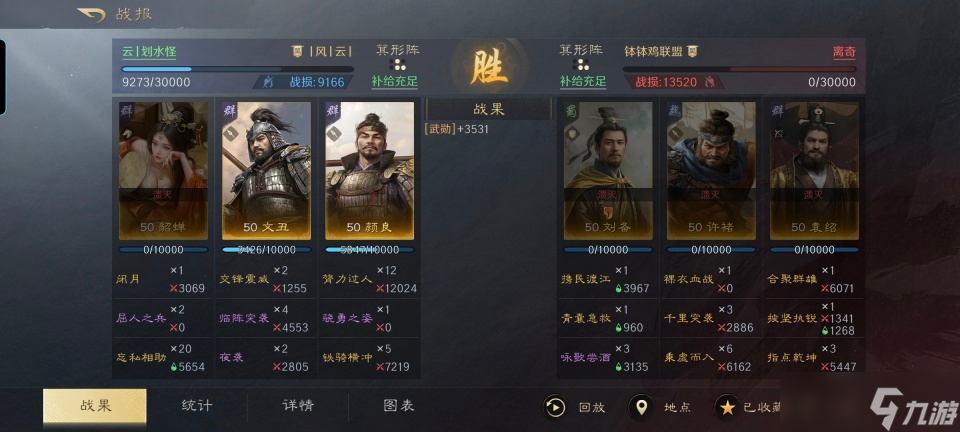The height and width of the screenshot is (432, 960).
Task: Show the 图表 tab
Action: pyautogui.click(x=399, y=405)
